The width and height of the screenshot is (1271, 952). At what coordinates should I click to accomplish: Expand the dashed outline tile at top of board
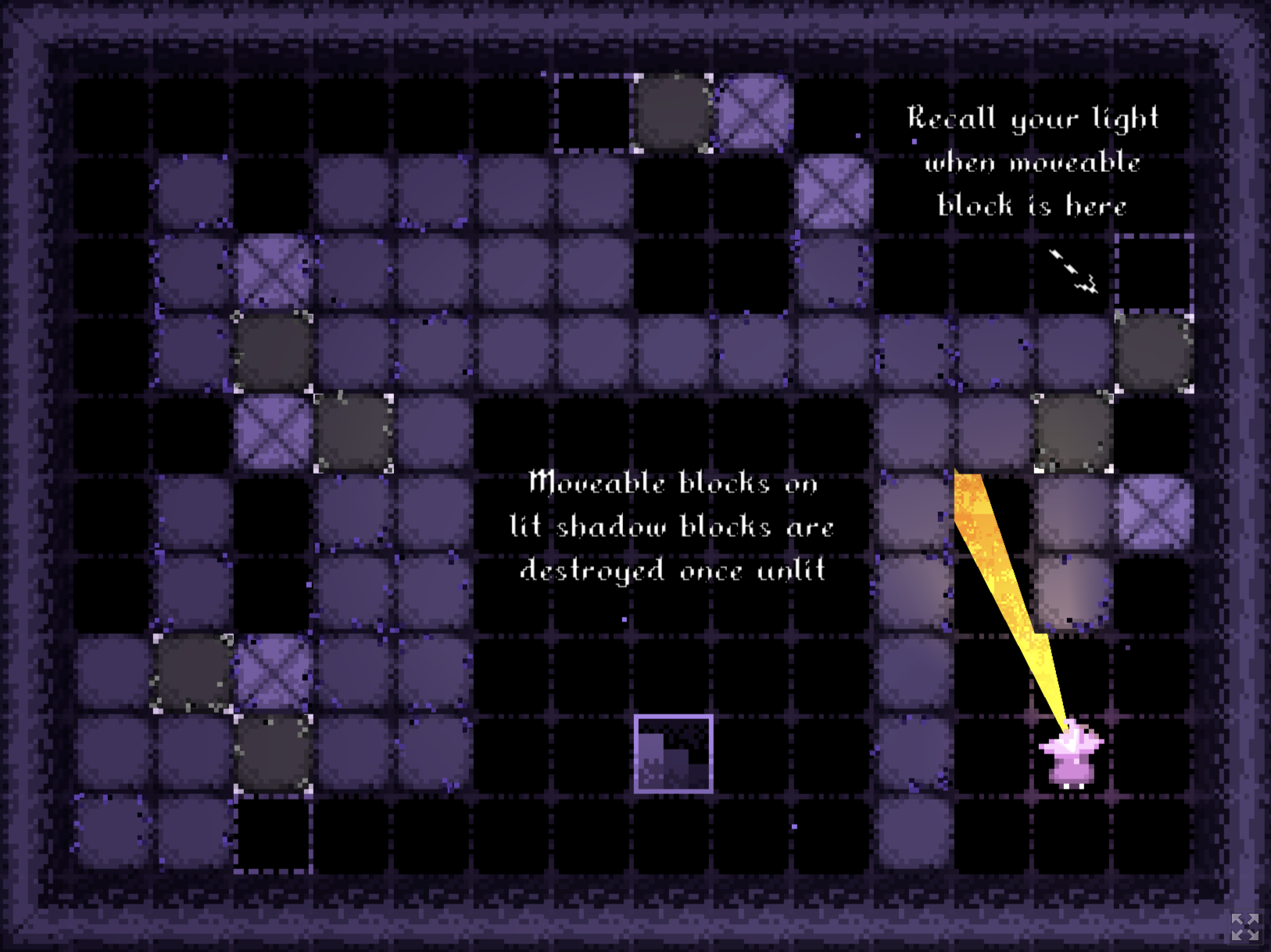tap(594, 113)
